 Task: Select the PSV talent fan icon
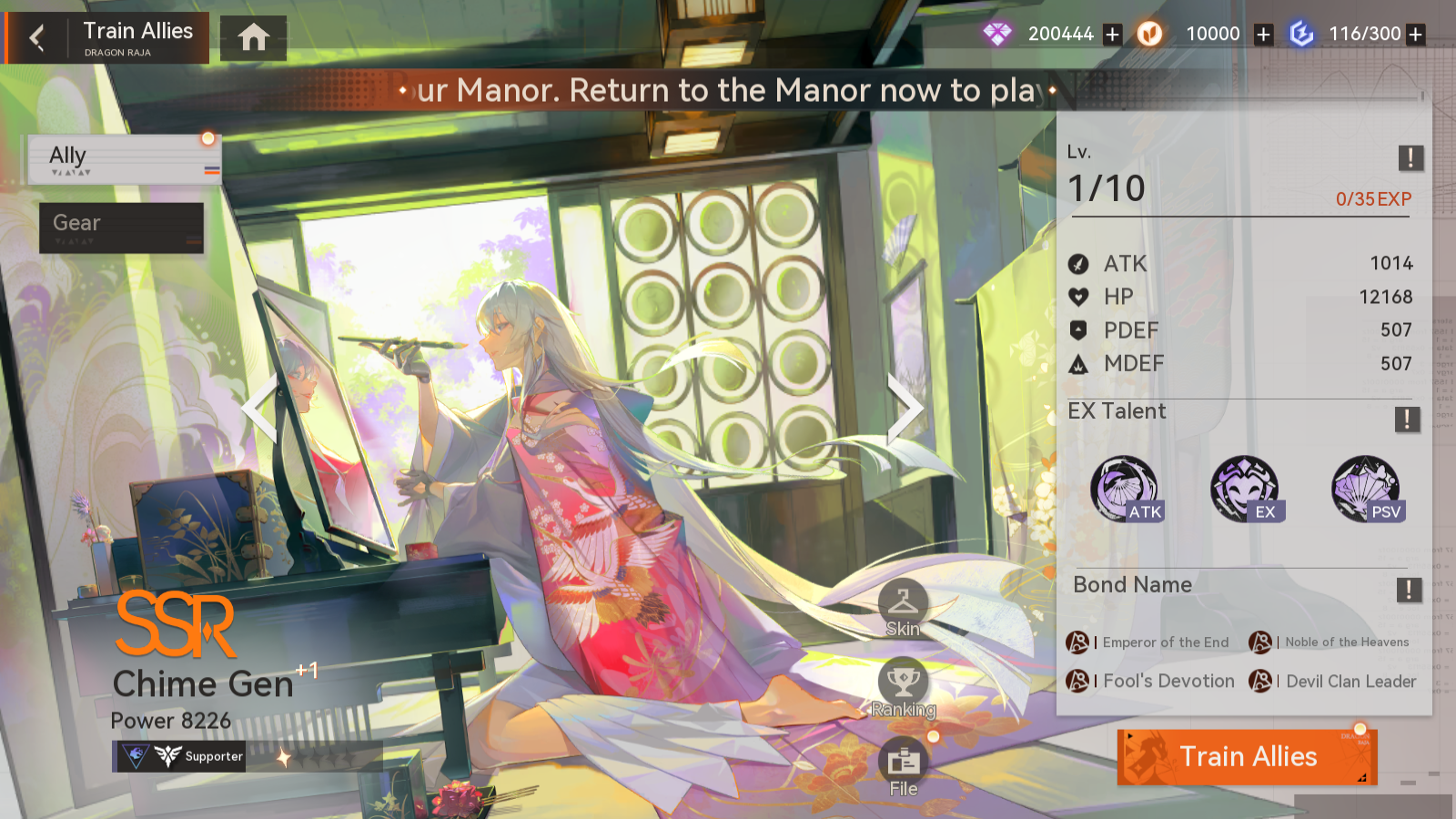click(1366, 489)
